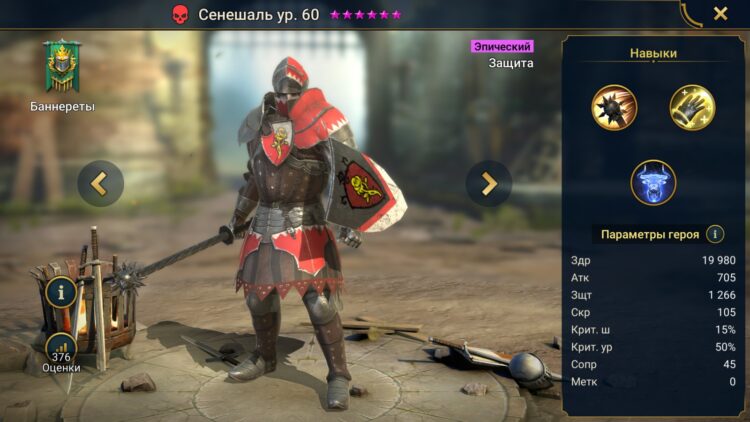The height and width of the screenshot is (422, 750).
Task: Open the Оценки ratings button
Action: 62,352
